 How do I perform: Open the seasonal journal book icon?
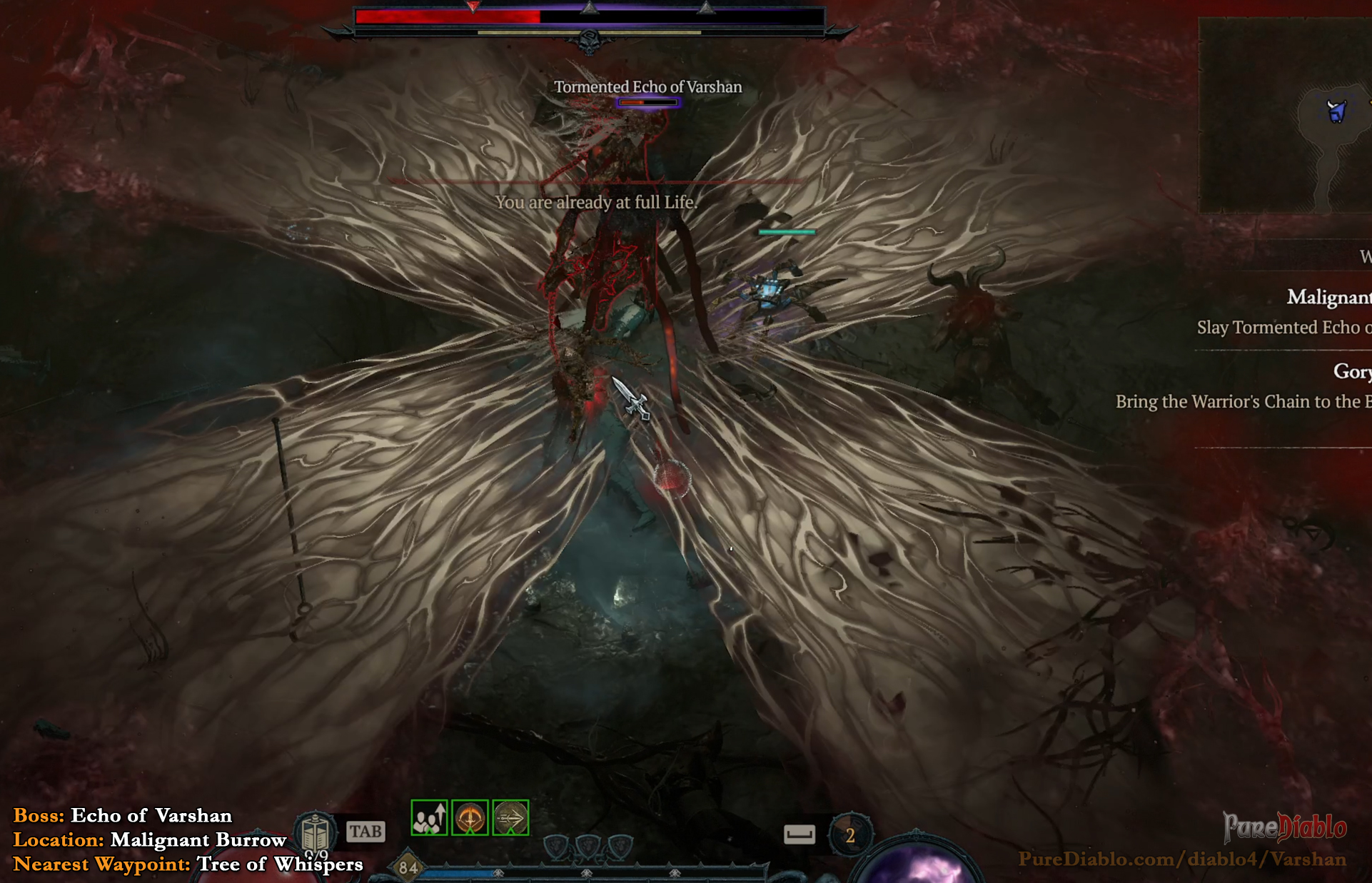click(315, 832)
